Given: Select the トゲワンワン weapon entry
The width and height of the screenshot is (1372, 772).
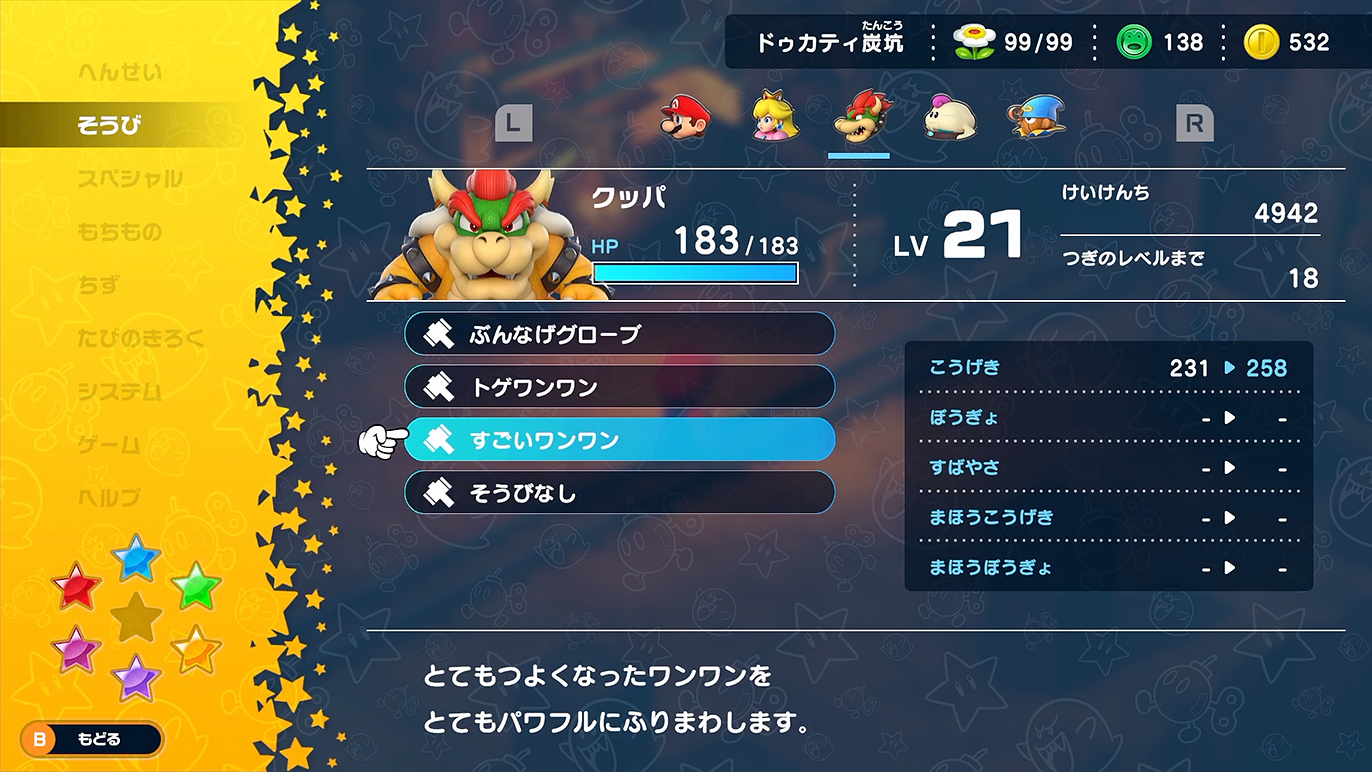Looking at the screenshot, I should pos(618,387).
